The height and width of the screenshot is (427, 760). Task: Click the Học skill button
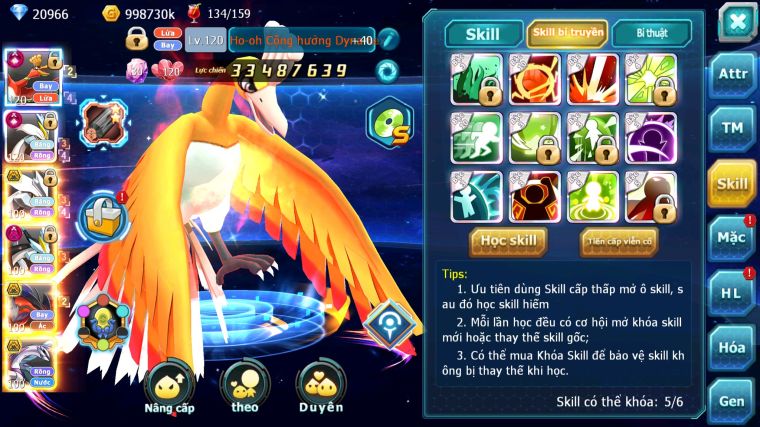coord(508,241)
